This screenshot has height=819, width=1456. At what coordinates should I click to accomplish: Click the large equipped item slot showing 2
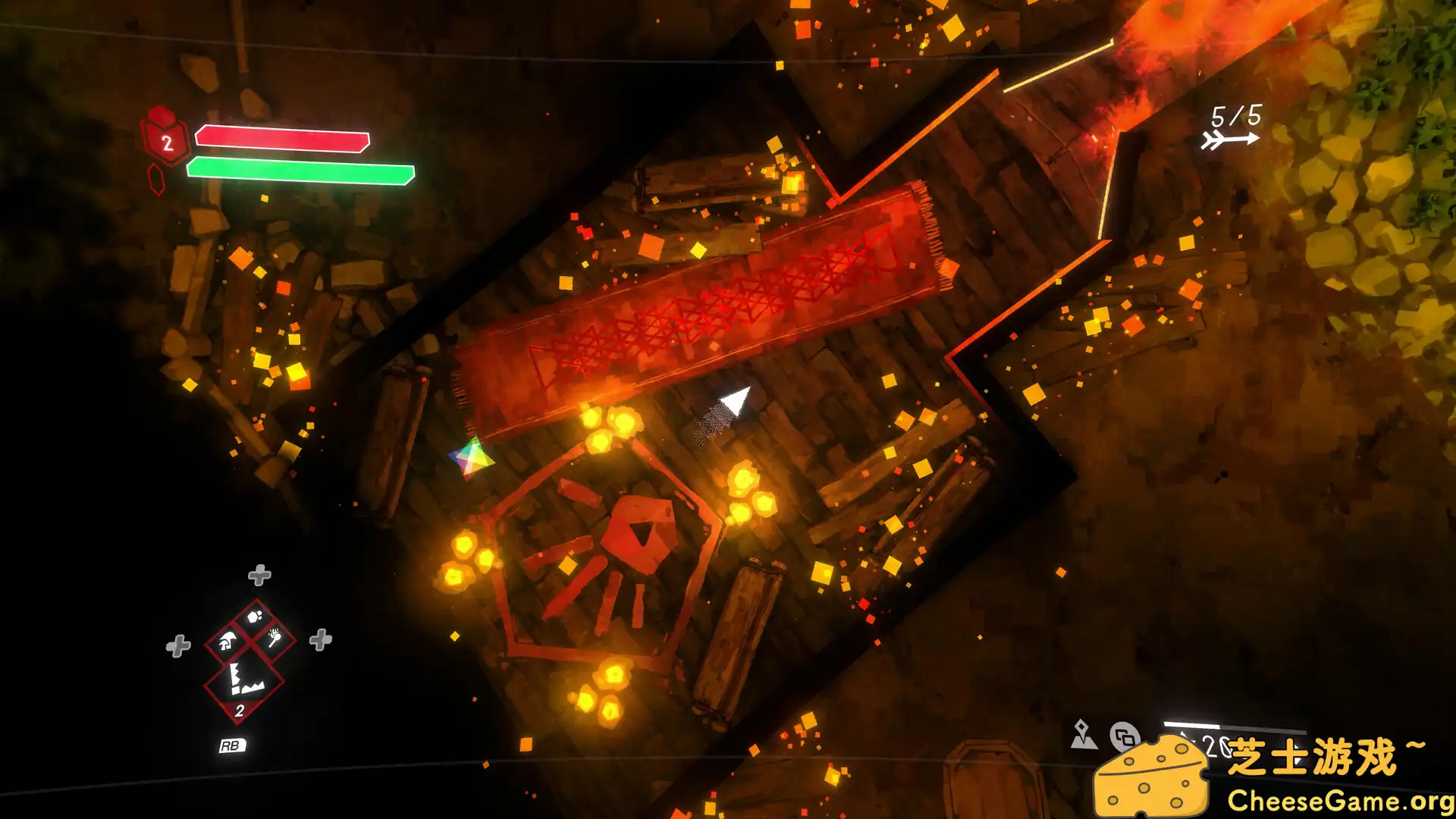244,682
